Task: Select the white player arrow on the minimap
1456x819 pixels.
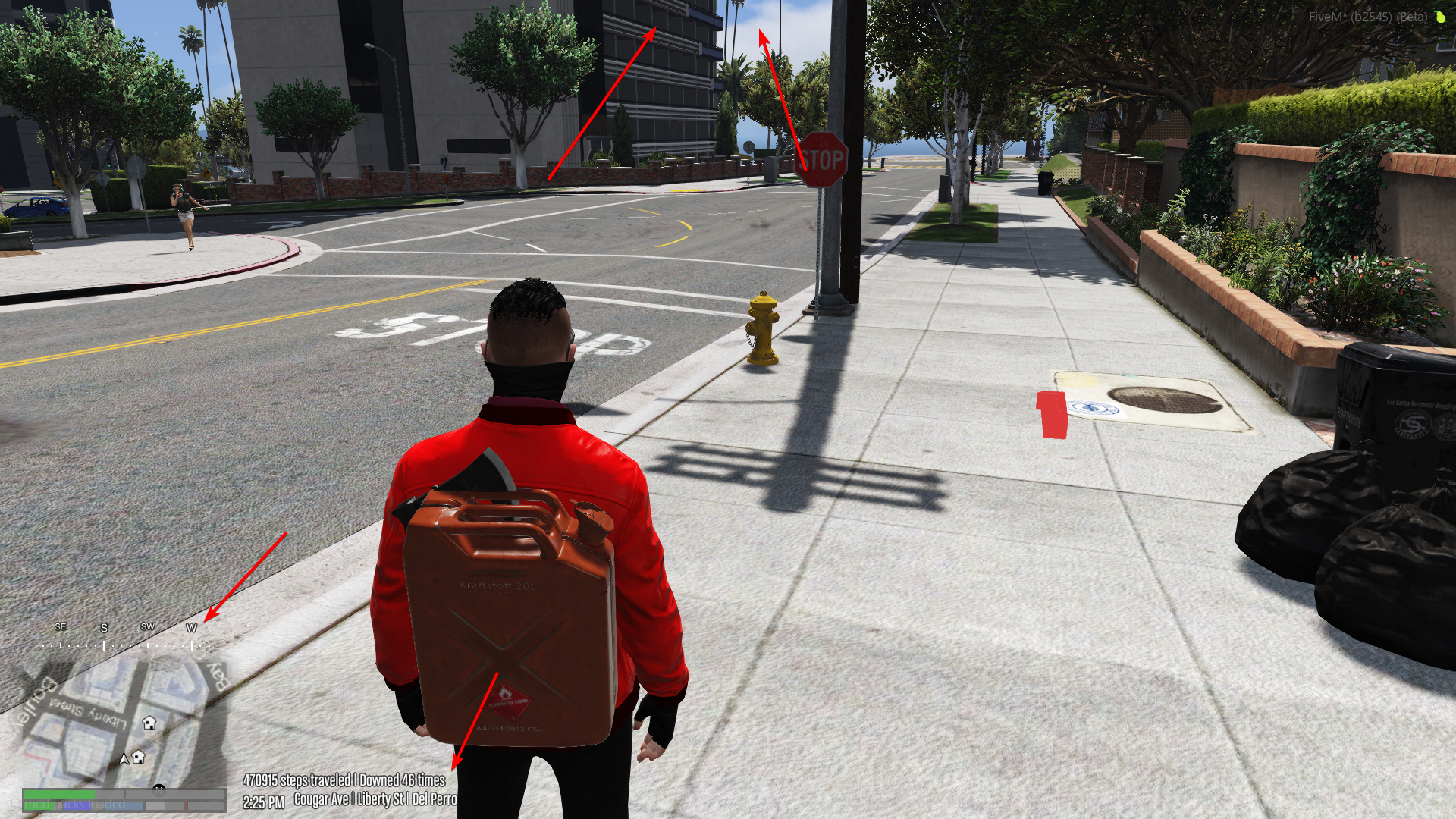Action: point(124,758)
